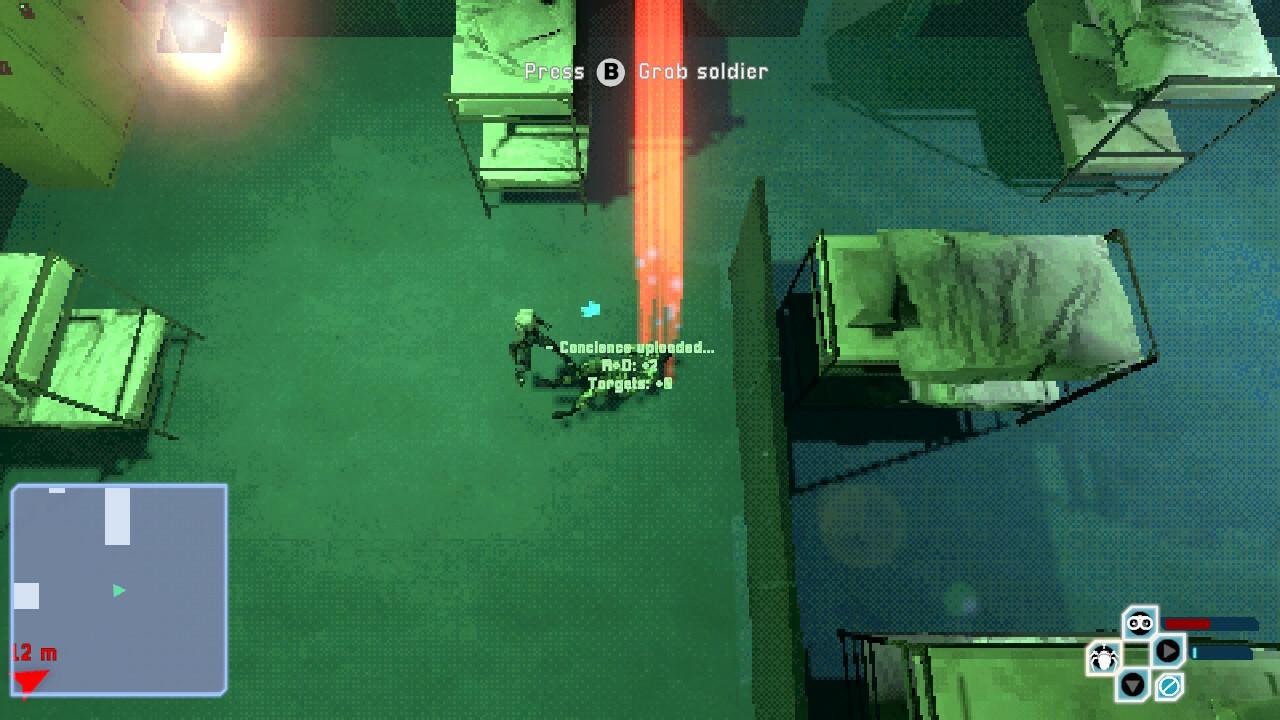
Task: Click the cyan arrow marker above the soldier
Action: (x=591, y=310)
